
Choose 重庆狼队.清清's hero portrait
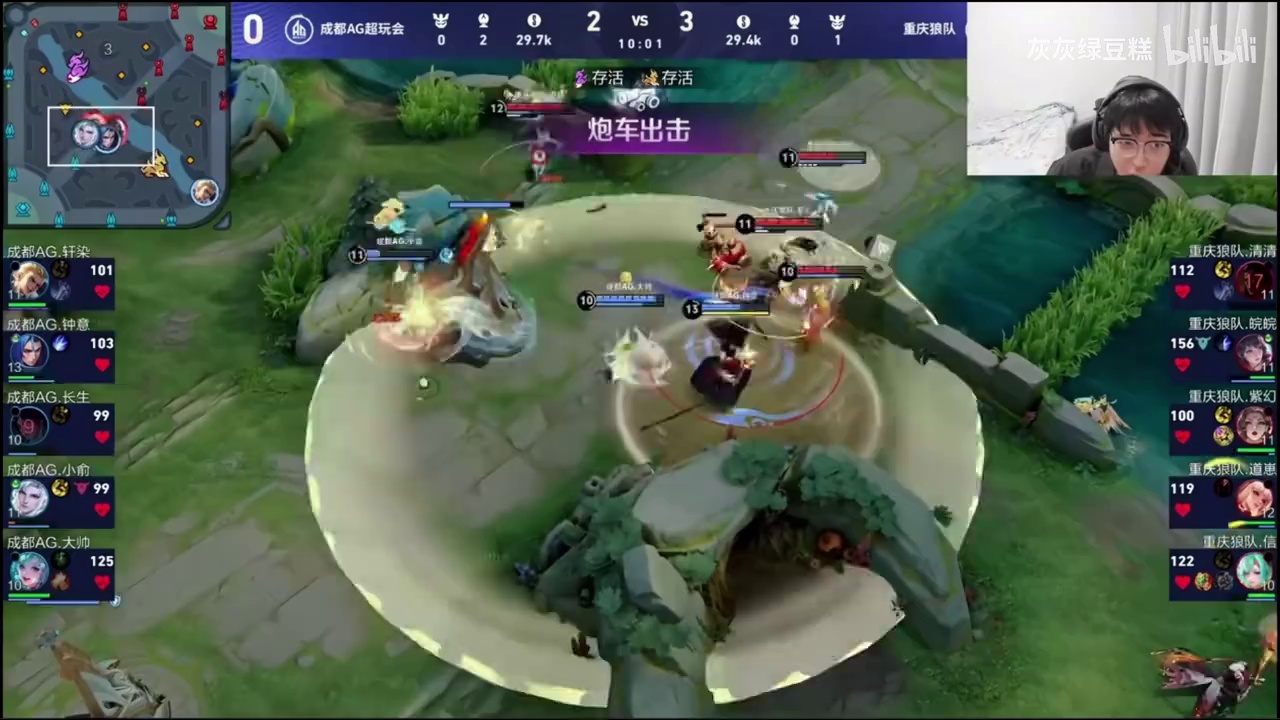click(1254, 281)
